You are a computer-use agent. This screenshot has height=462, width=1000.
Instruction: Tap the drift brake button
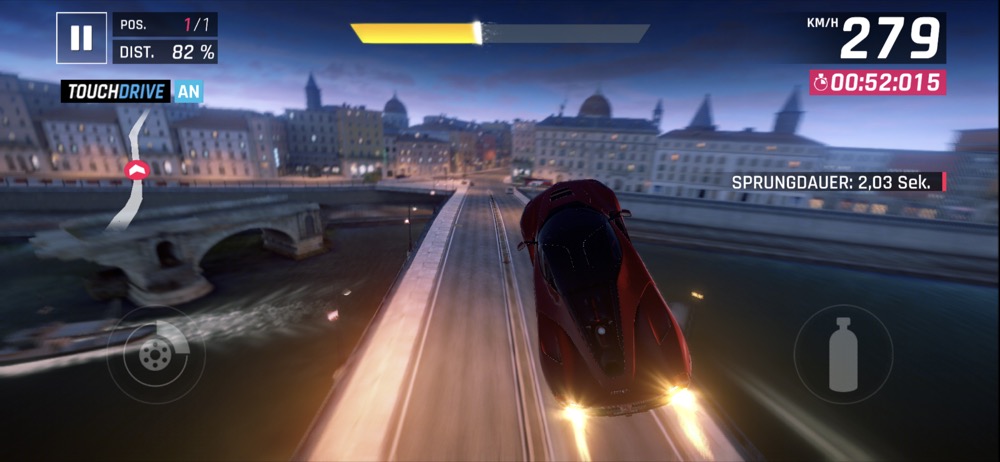coord(155,354)
